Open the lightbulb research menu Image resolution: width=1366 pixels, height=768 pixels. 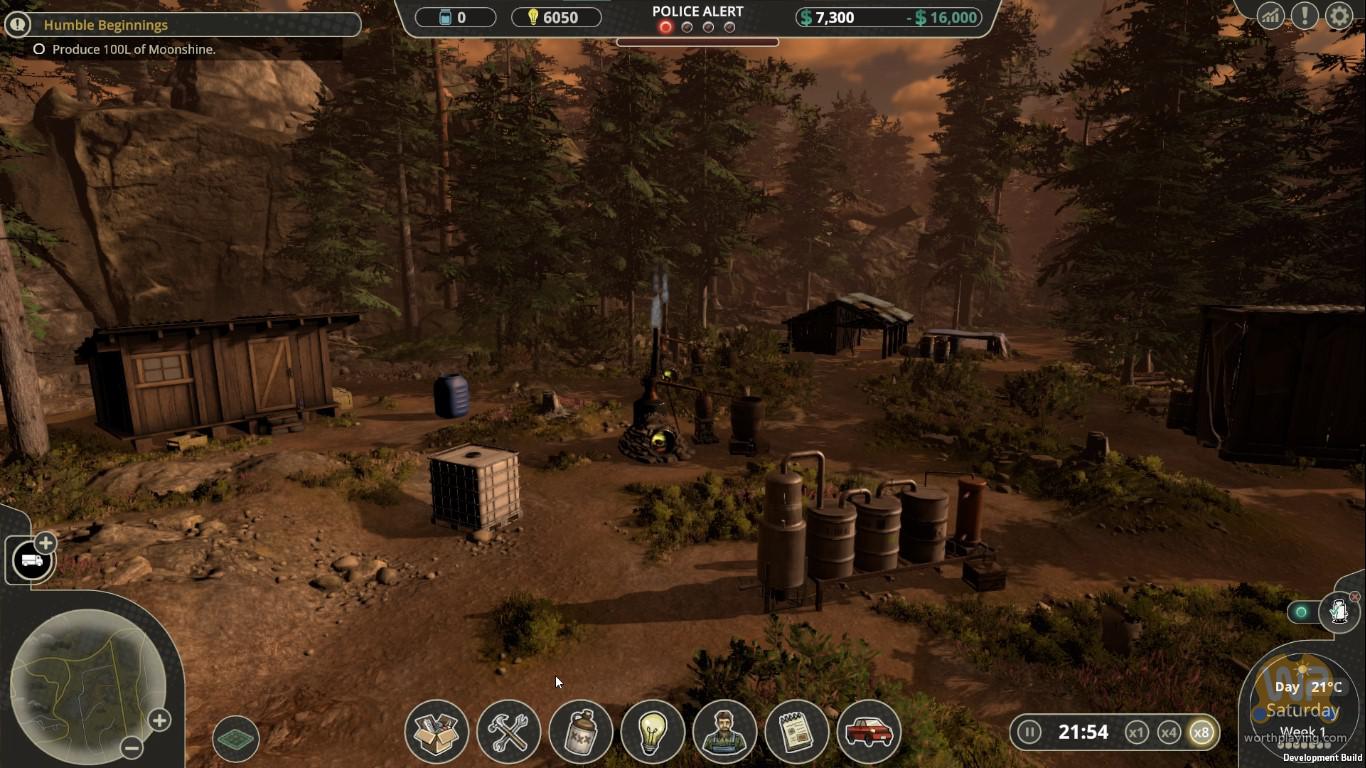[653, 732]
